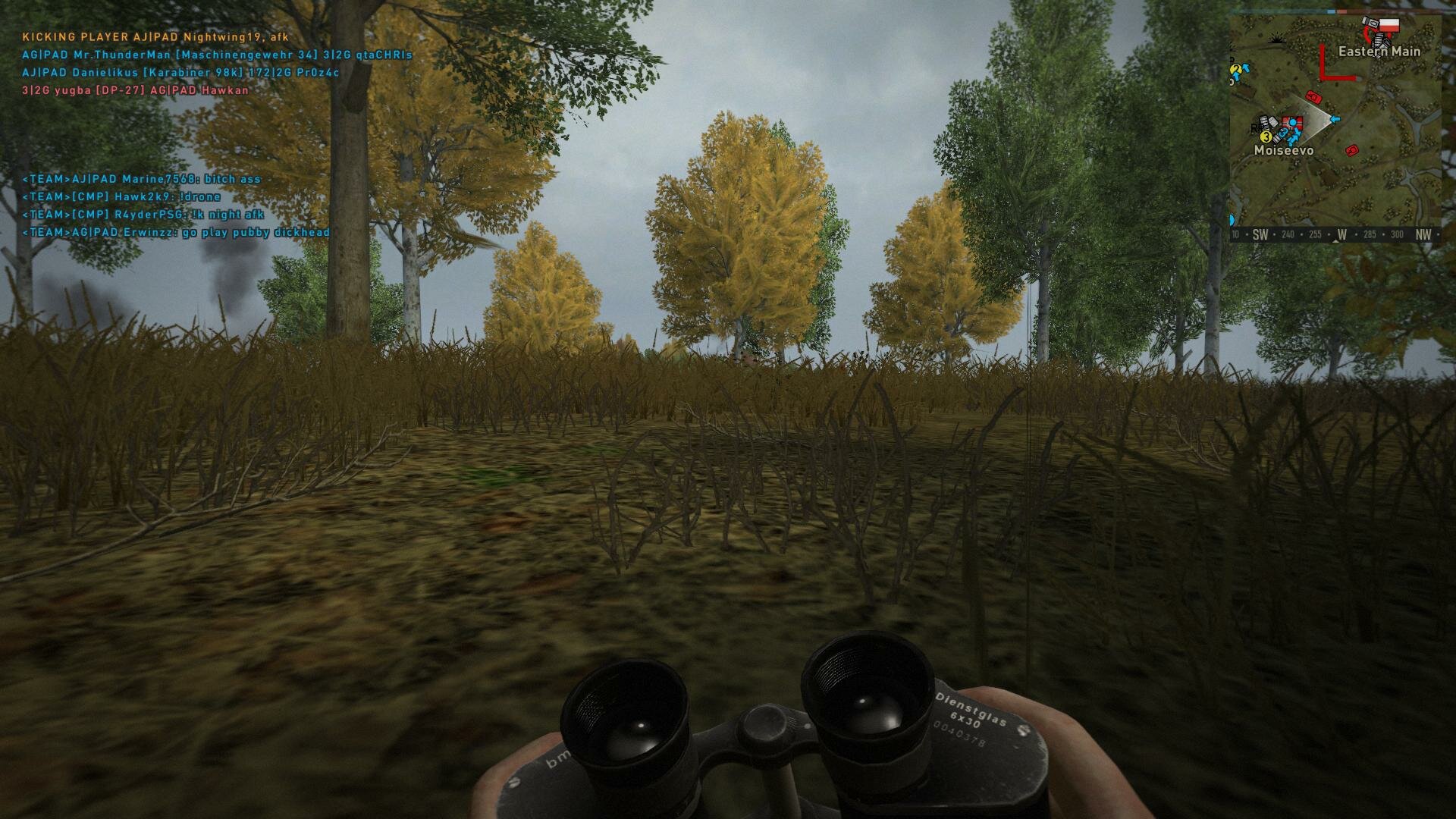Click the Moiseevo objective flag marker
This screenshot has height=819, width=1456.
click(1291, 123)
